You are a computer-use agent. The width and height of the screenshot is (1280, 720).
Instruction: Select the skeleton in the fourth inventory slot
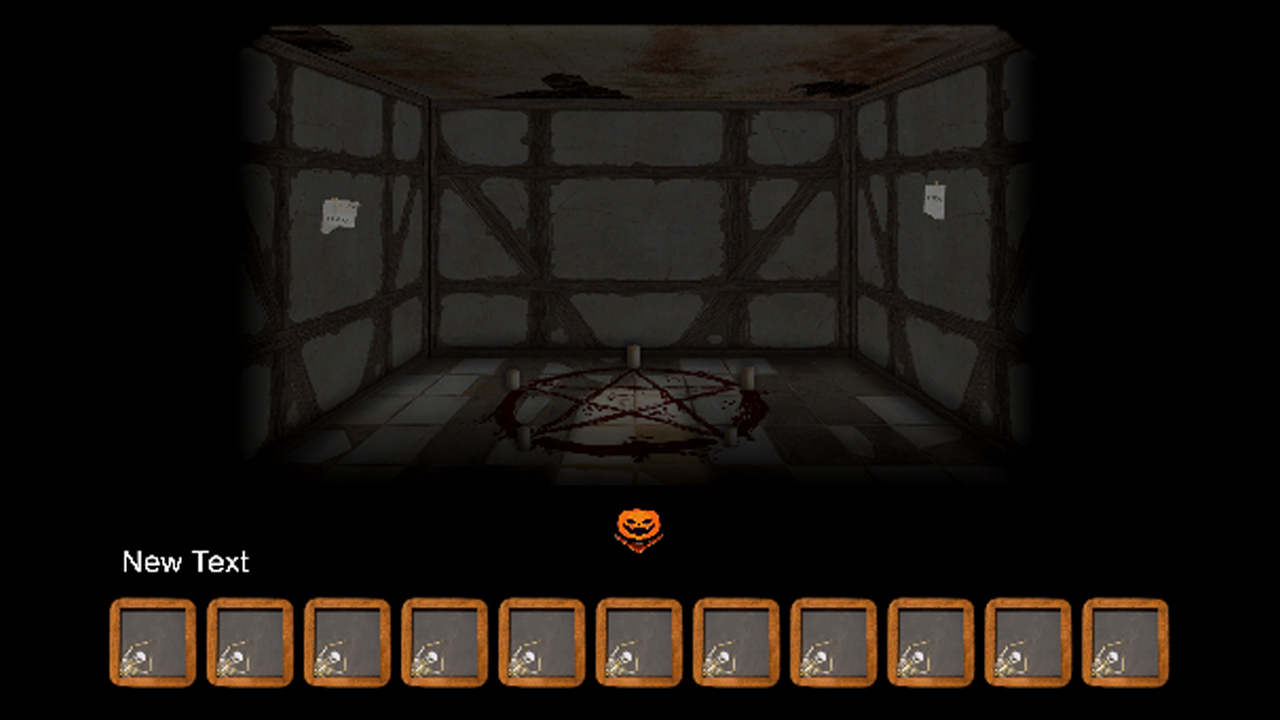click(x=443, y=643)
